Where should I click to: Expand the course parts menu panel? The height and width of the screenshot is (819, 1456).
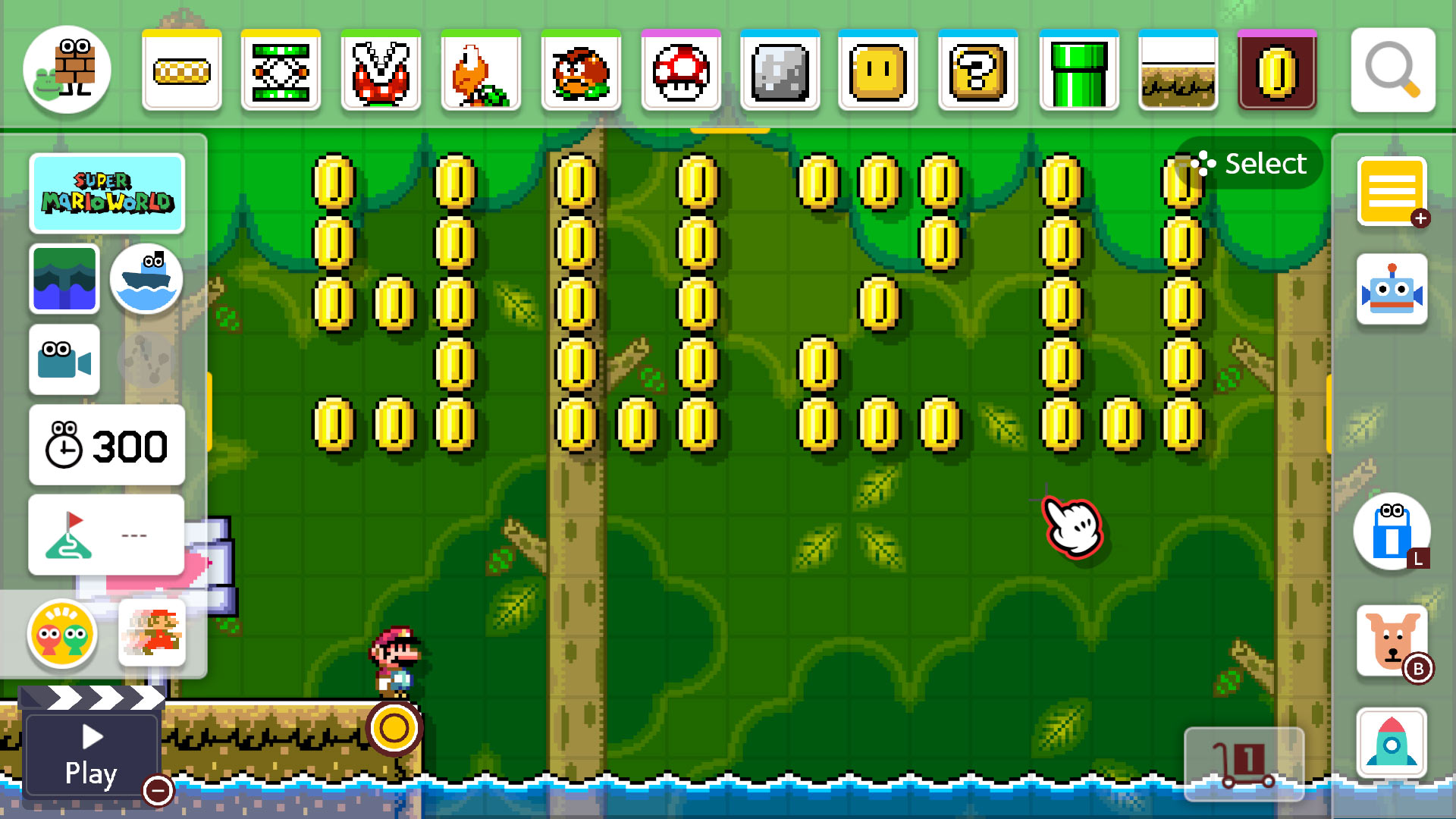[1392, 192]
